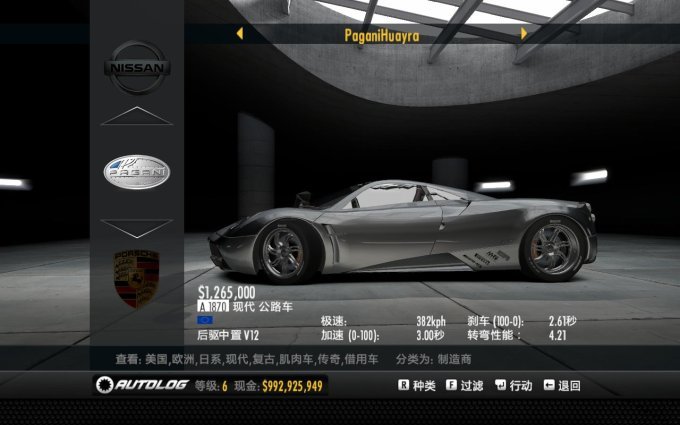The image size is (680, 425).
Task: Open the Autolog panel
Action: pos(144,385)
